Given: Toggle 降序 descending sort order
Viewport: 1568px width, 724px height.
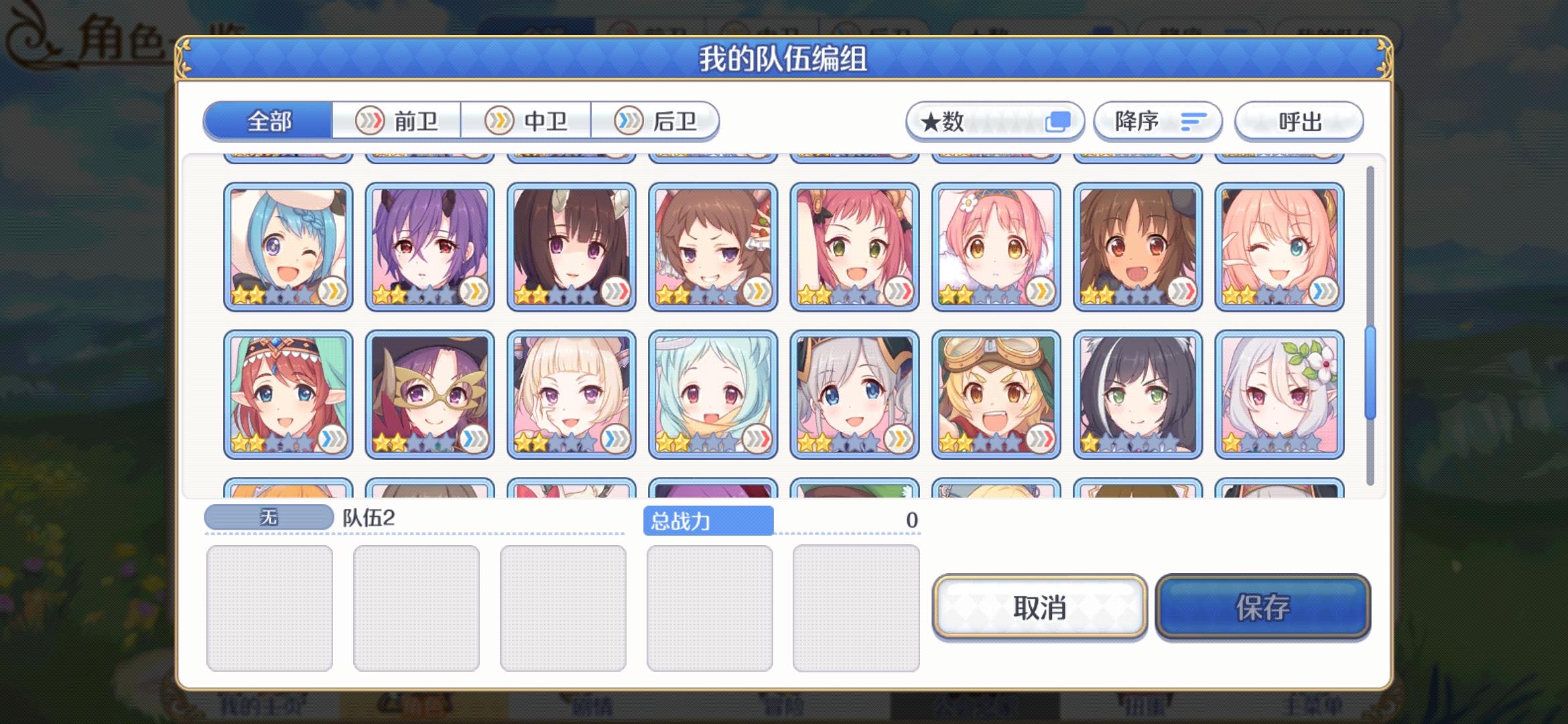Looking at the screenshot, I should pos(1157,121).
